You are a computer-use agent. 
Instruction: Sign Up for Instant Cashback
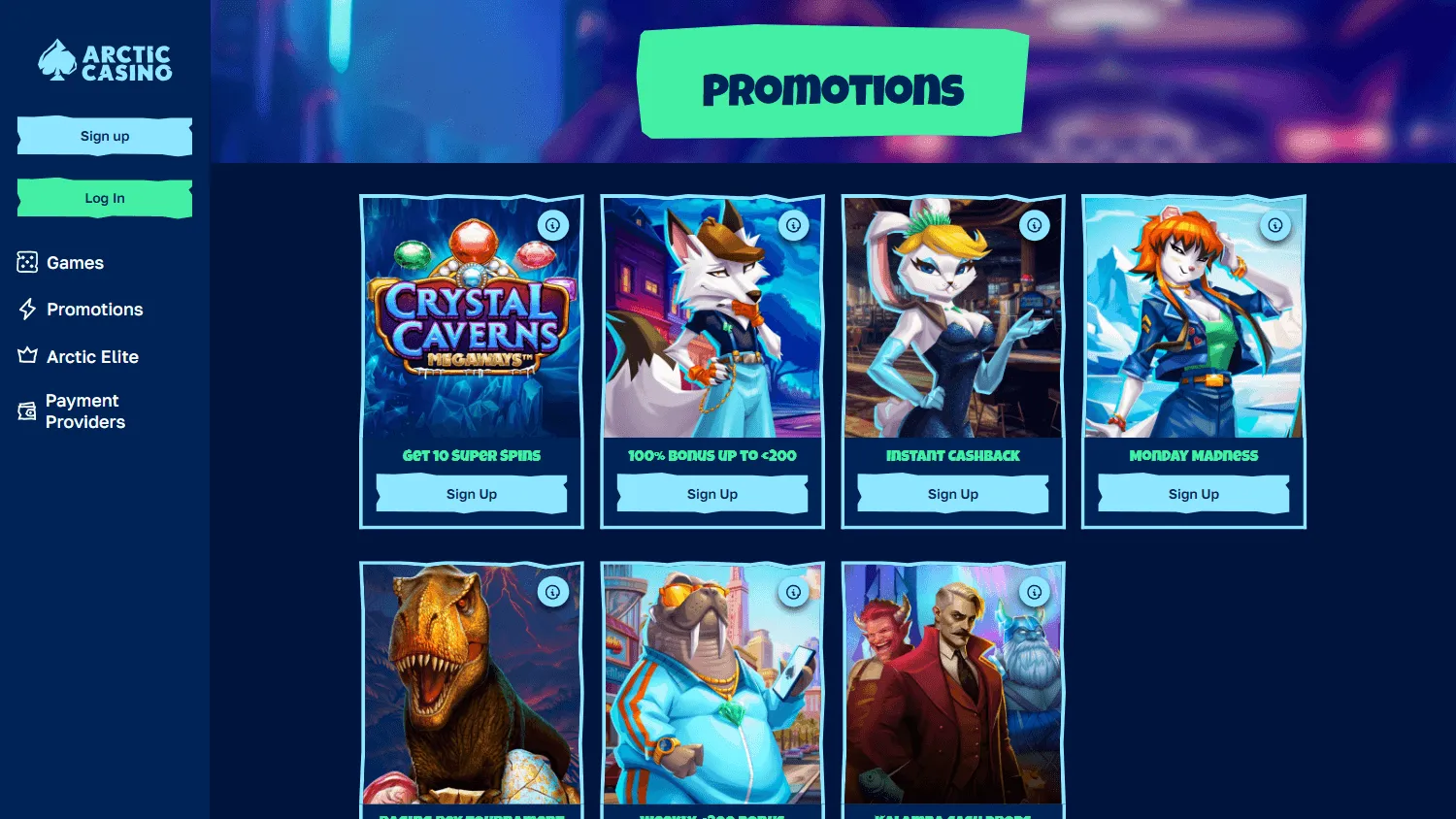[952, 494]
